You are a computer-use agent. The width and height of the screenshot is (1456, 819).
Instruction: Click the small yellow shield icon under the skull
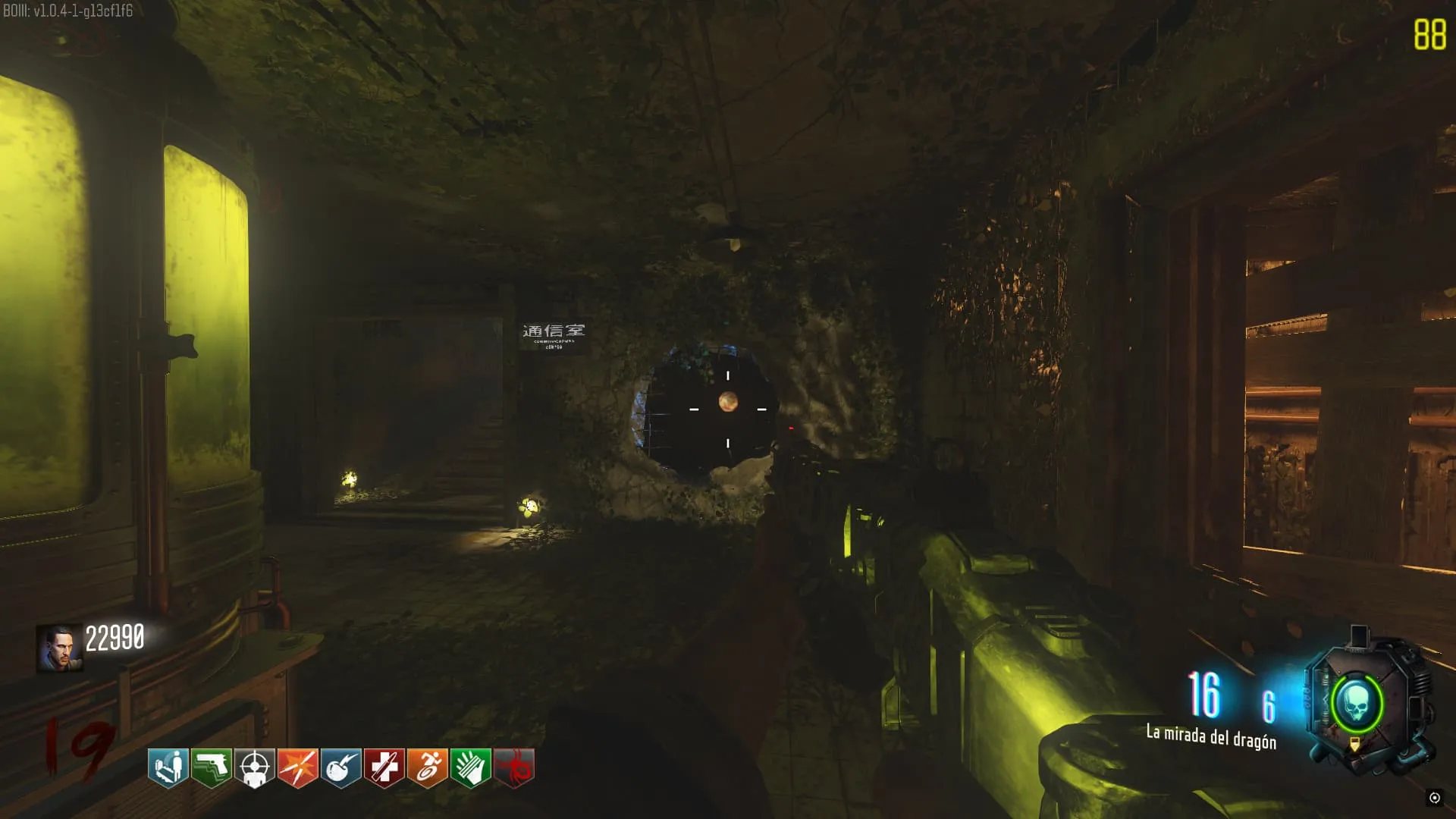(x=1355, y=746)
